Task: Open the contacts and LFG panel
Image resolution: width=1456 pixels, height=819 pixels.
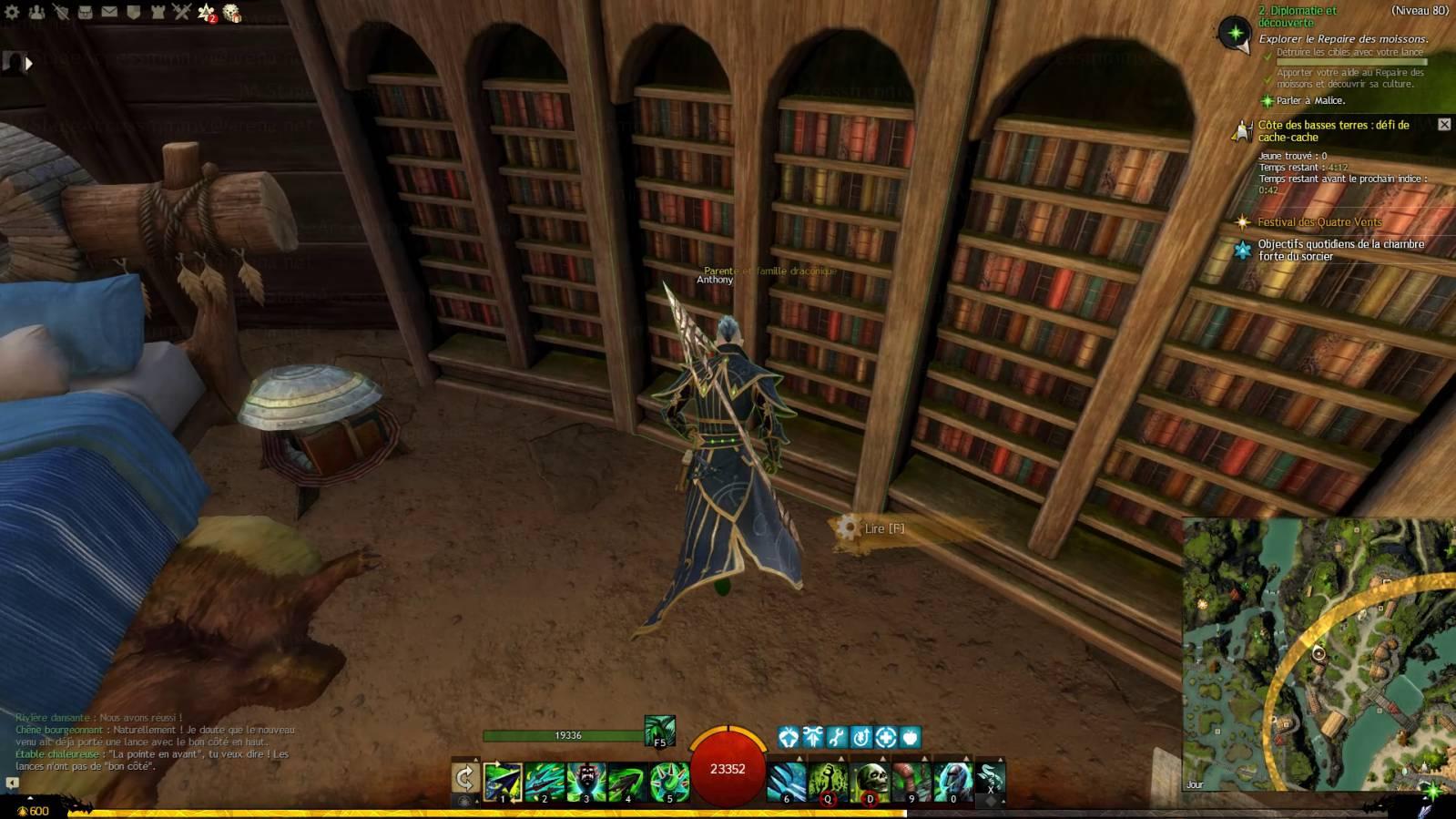Action: (x=36, y=12)
